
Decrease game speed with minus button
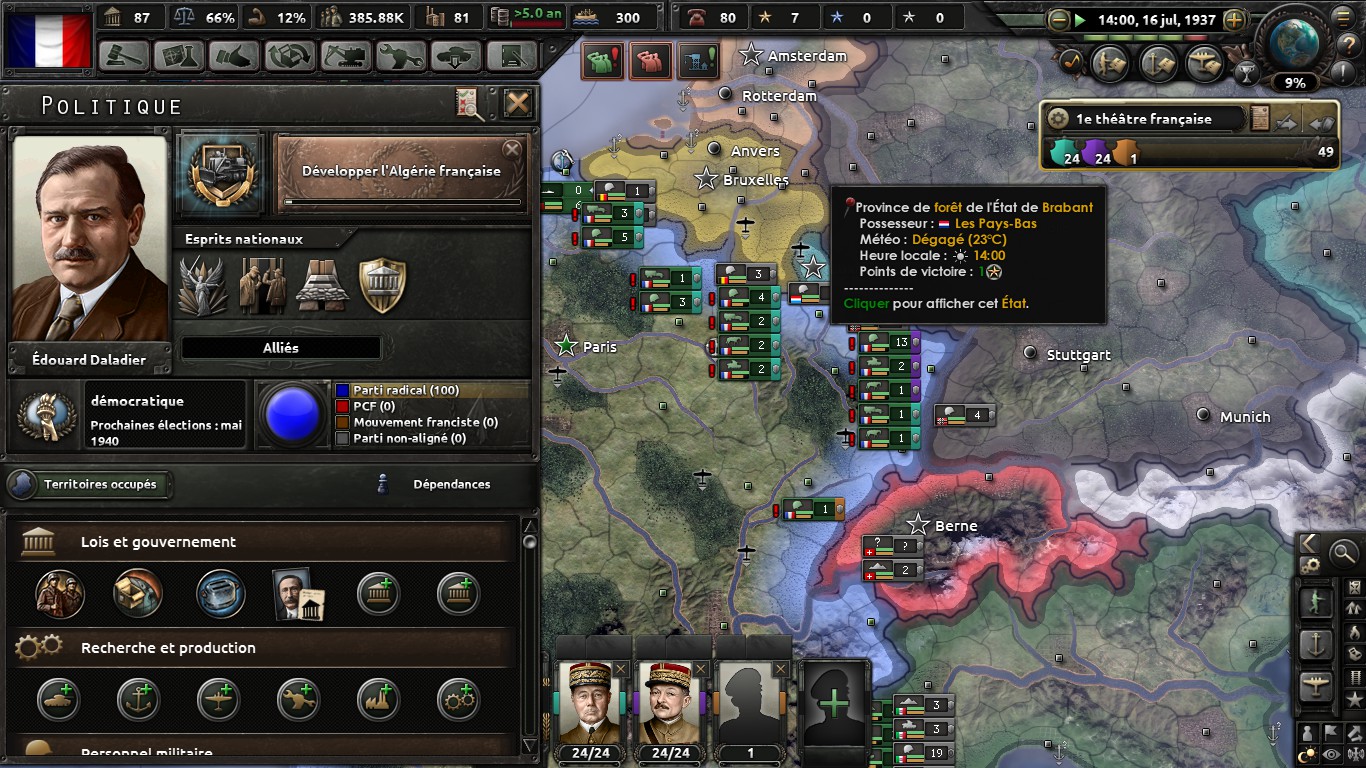(1059, 20)
